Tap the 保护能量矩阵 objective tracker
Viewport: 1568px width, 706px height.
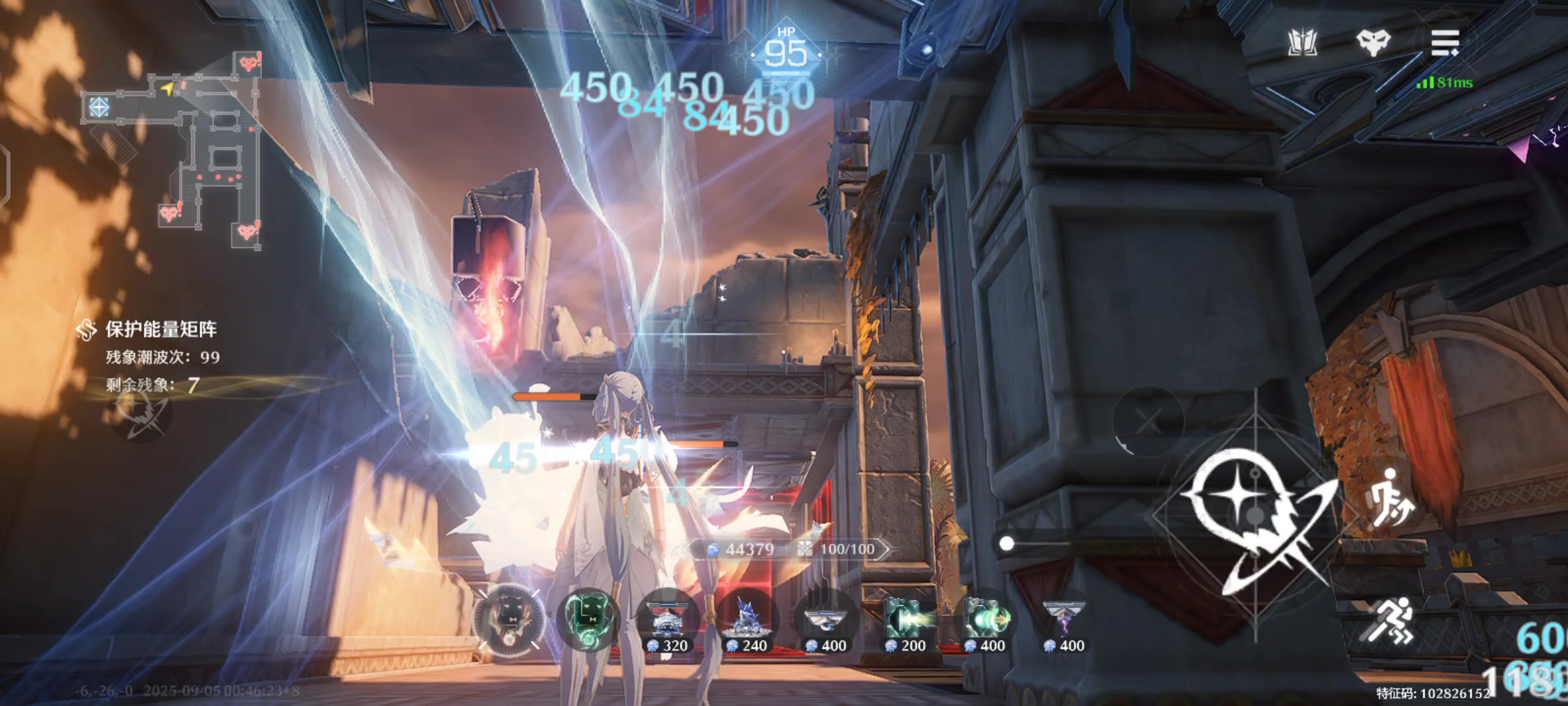[161, 329]
